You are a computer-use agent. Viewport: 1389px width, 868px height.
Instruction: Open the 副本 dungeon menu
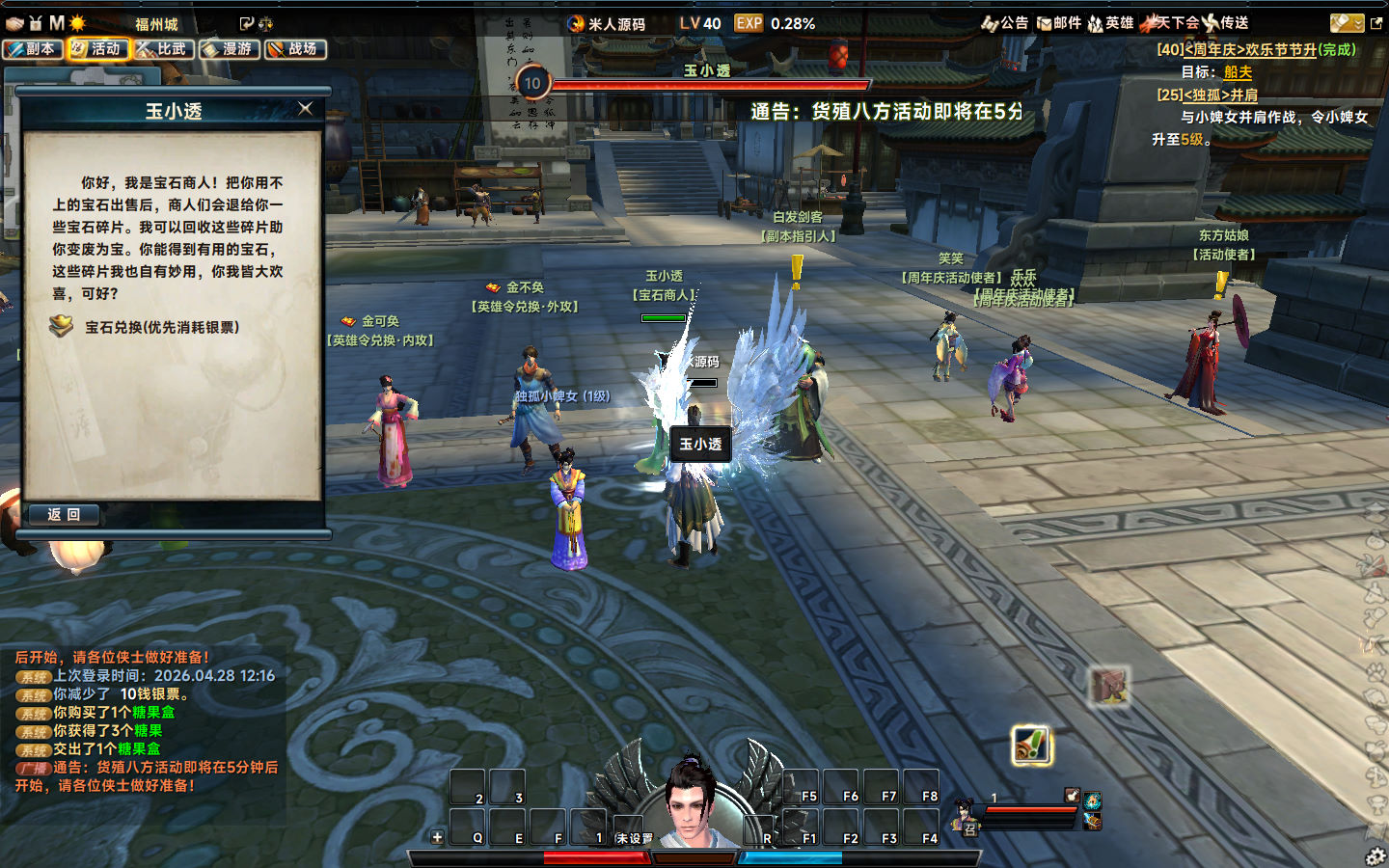click(33, 49)
